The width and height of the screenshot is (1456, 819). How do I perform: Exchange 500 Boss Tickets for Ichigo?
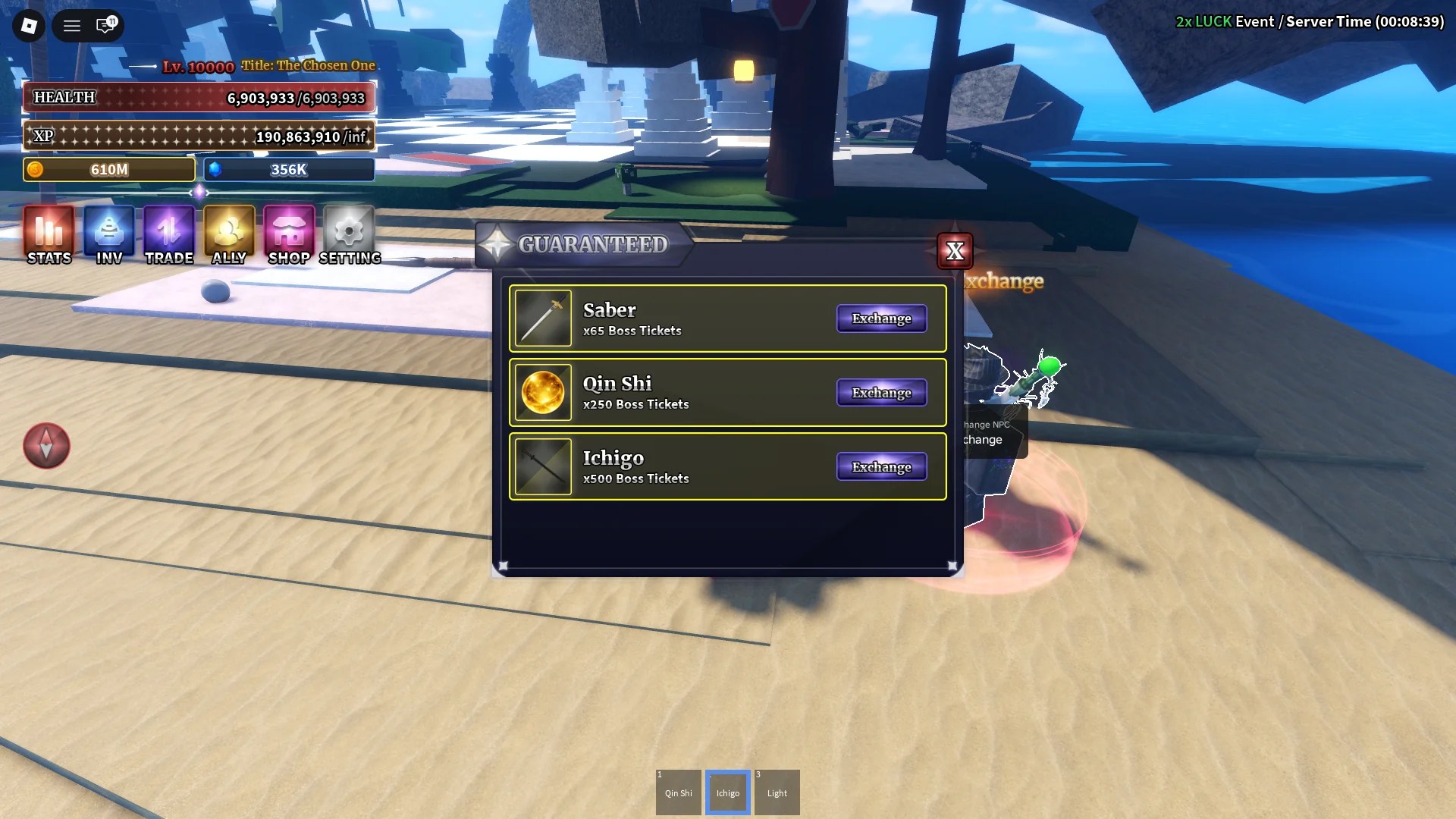881,466
